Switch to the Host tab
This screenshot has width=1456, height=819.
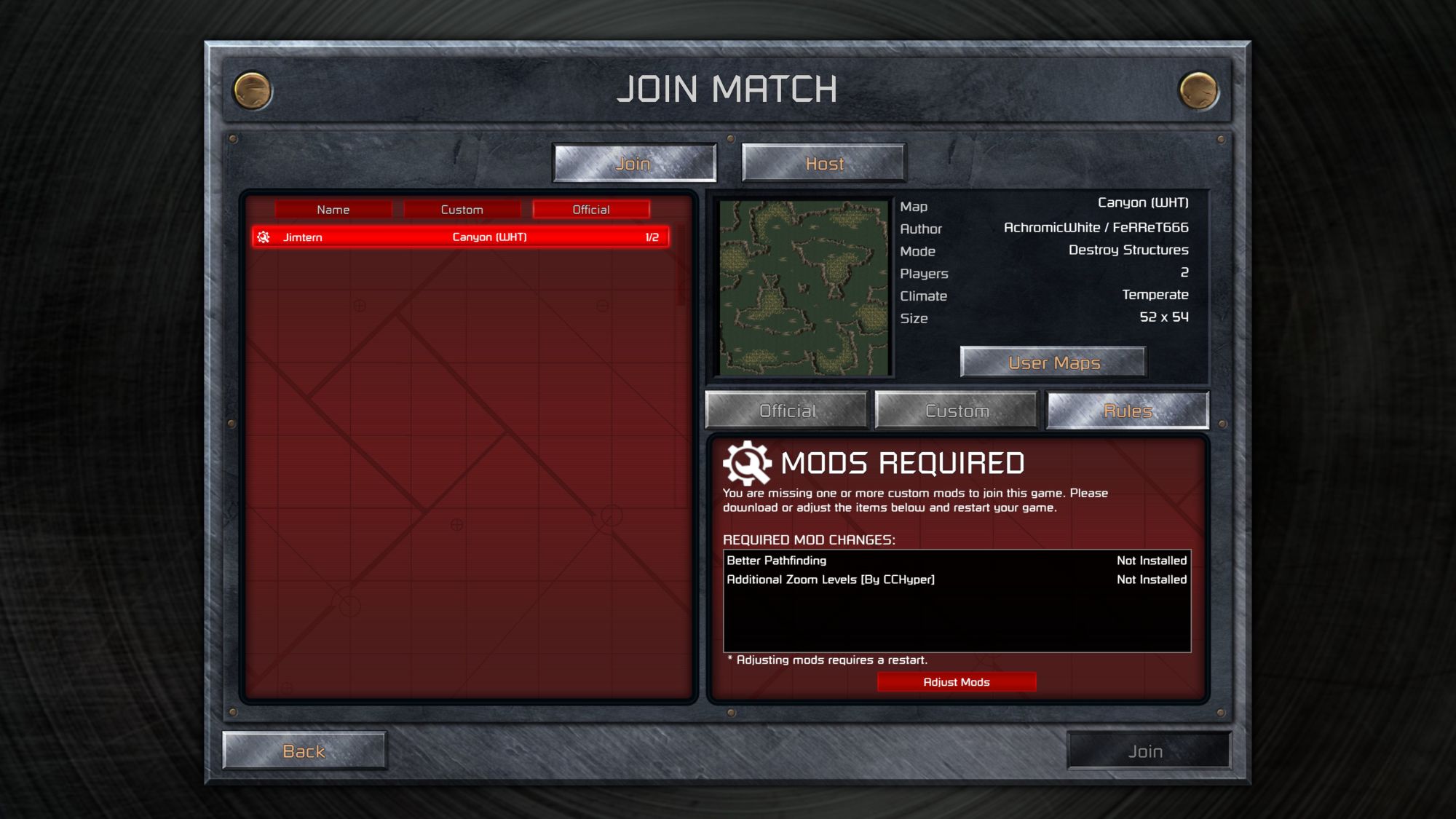(823, 163)
